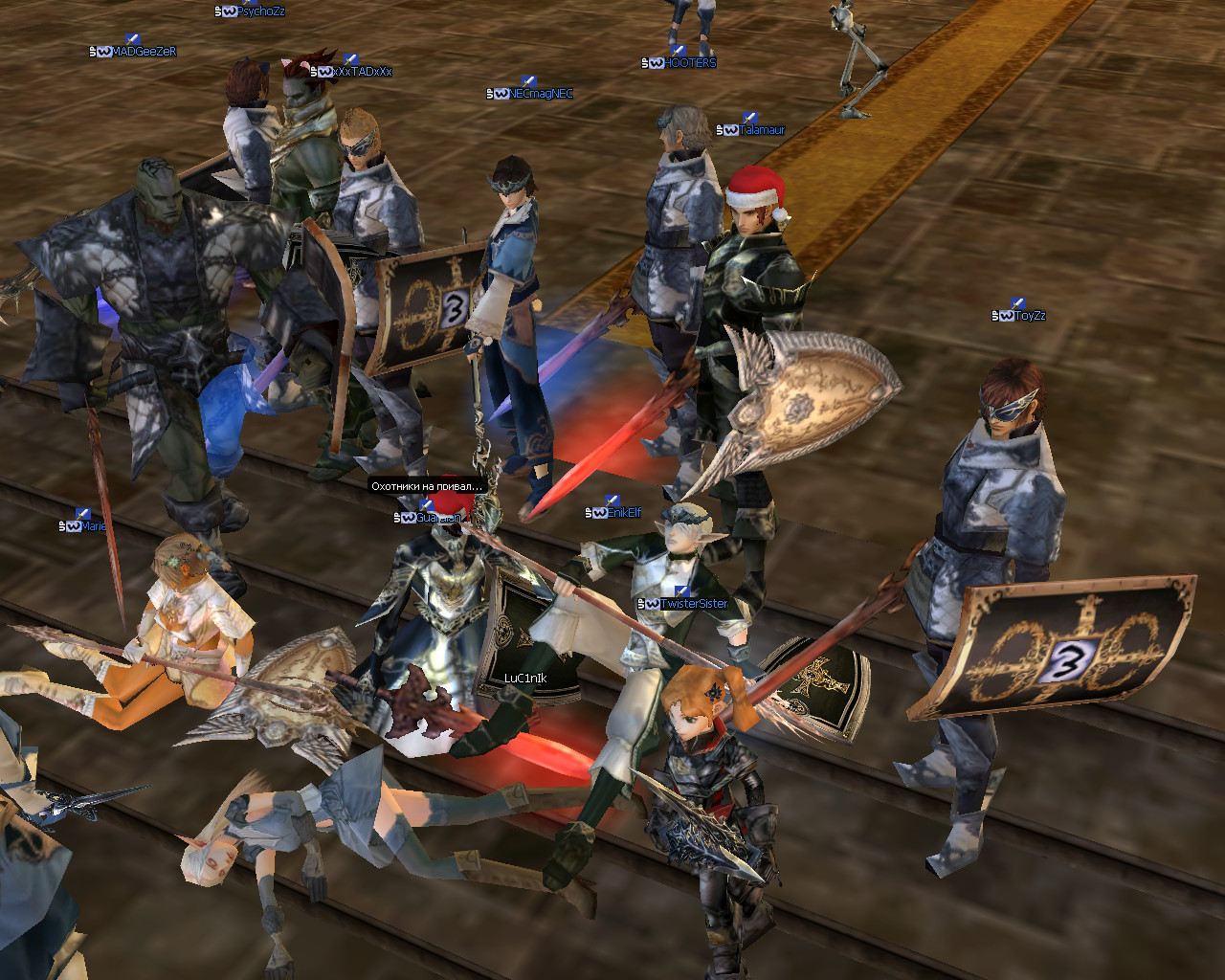Select the LuC1n1k white name label

[525, 679]
